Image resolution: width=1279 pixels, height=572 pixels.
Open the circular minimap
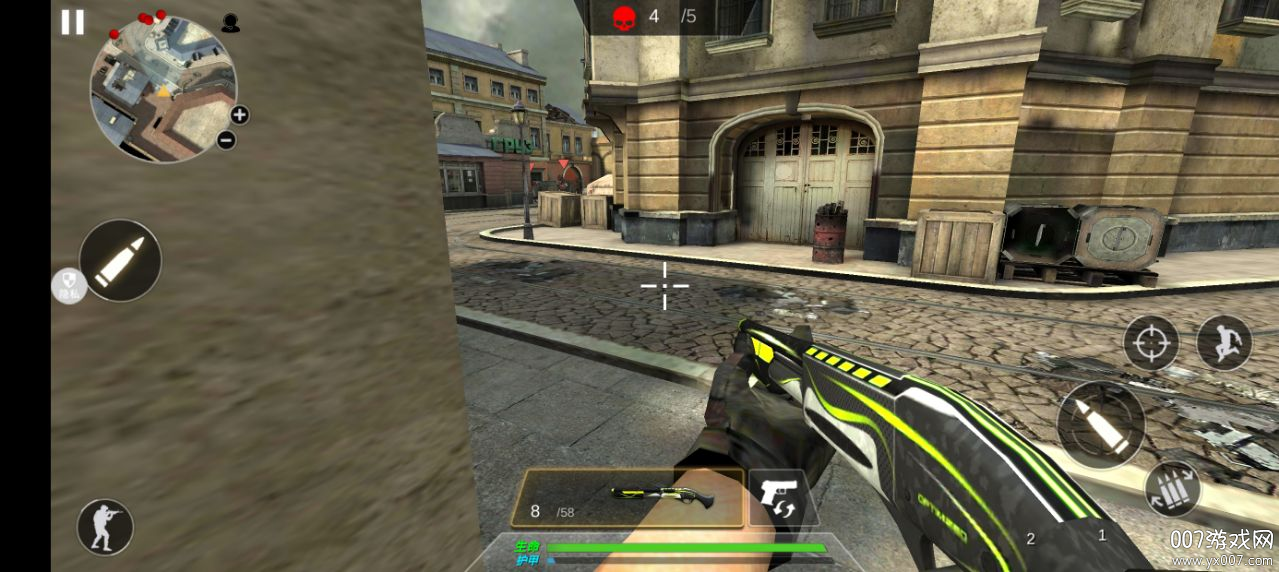[x=163, y=89]
